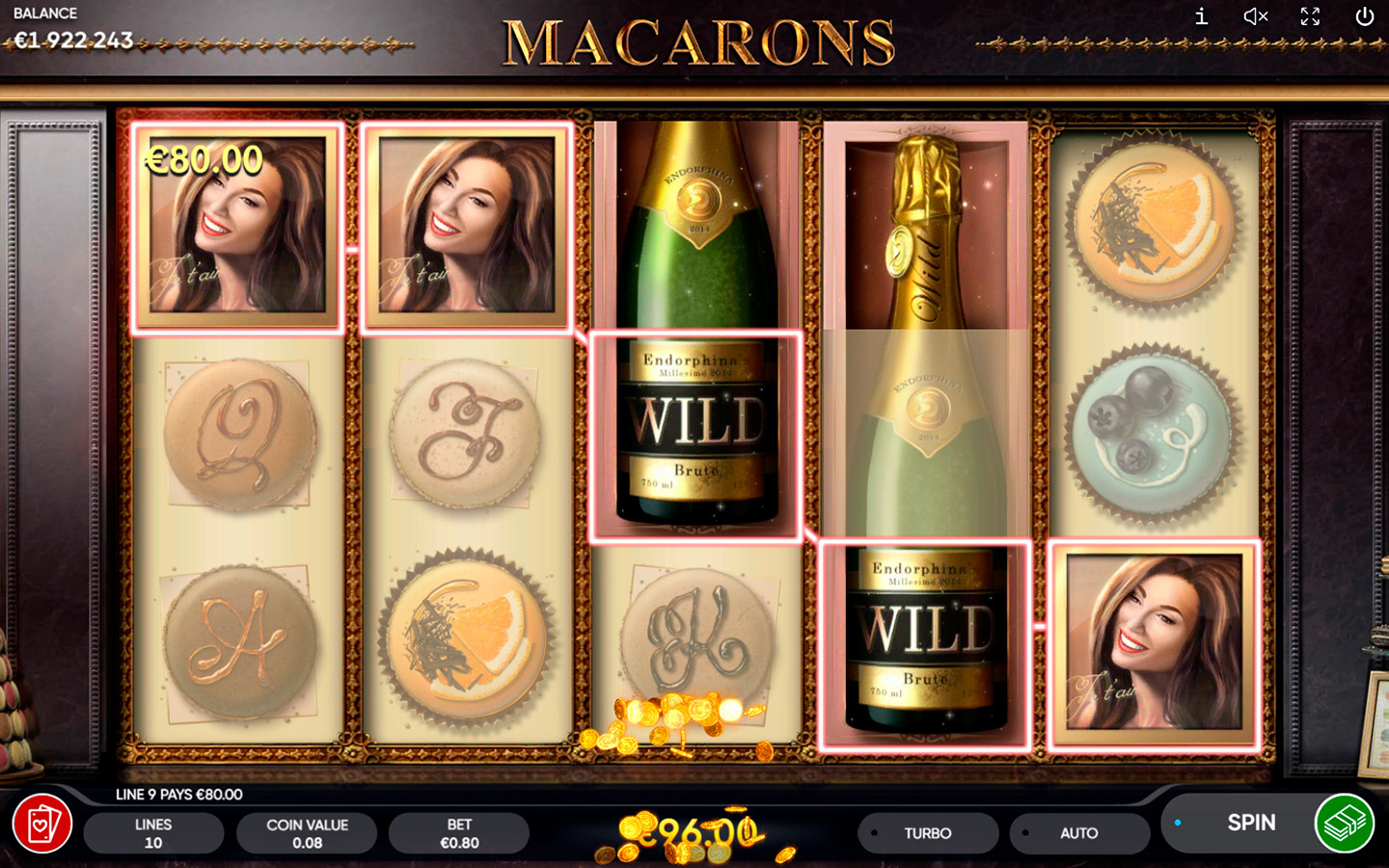Open the red card gamble button
The width and height of the screenshot is (1389, 868).
click(42, 824)
